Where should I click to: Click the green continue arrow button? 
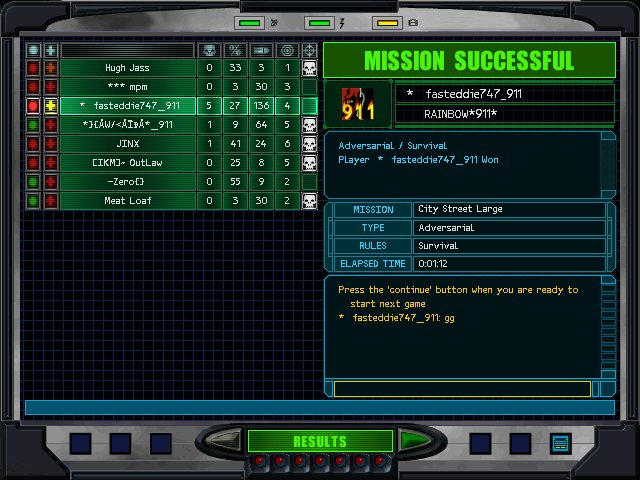click(413, 440)
